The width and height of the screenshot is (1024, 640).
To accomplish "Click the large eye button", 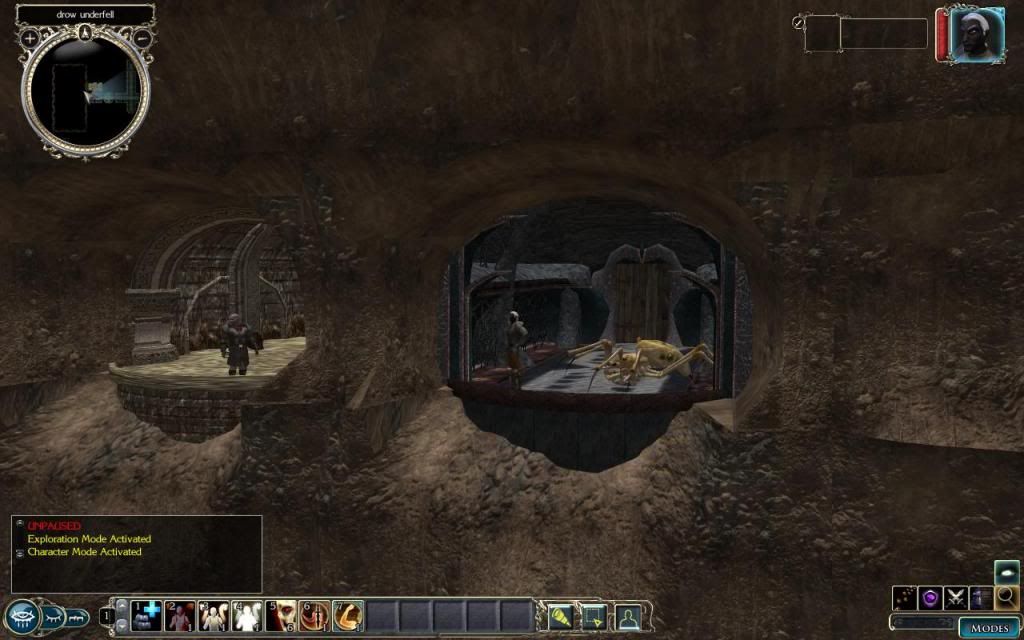I will [23, 618].
